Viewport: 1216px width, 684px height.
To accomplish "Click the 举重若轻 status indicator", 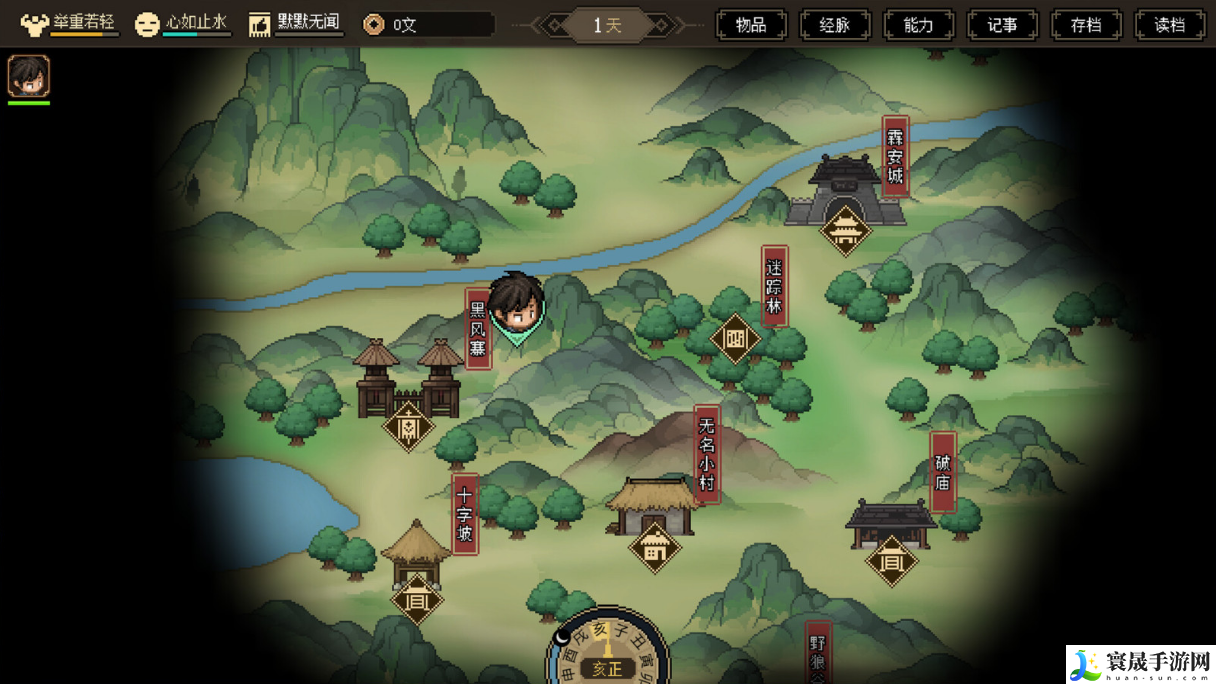I will tap(69, 24).
